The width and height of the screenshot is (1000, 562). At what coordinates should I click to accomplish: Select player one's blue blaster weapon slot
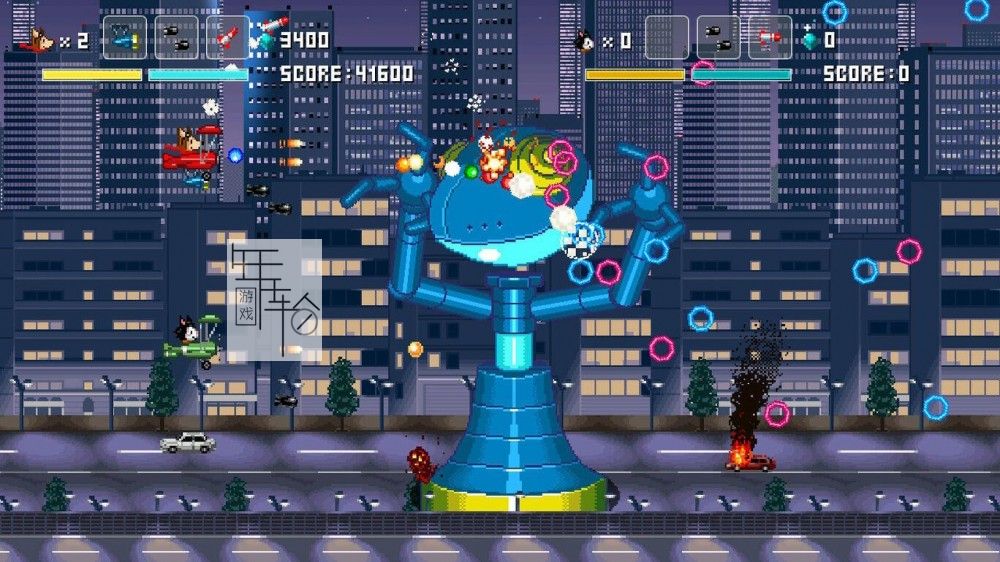pos(124,39)
